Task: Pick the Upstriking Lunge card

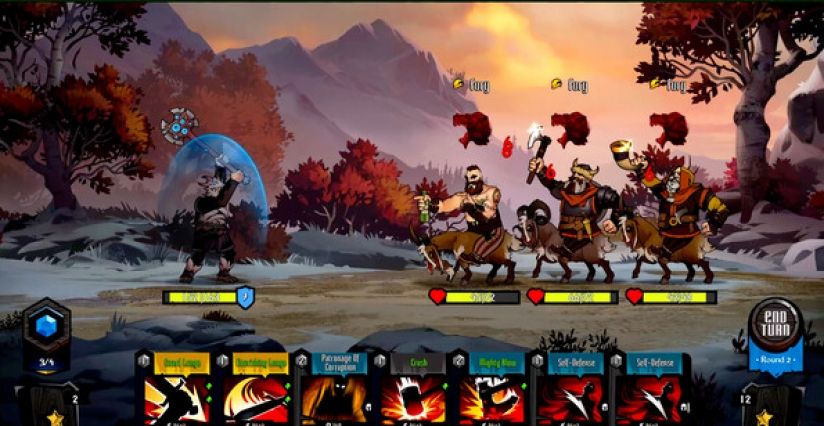Action: click(x=259, y=388)
